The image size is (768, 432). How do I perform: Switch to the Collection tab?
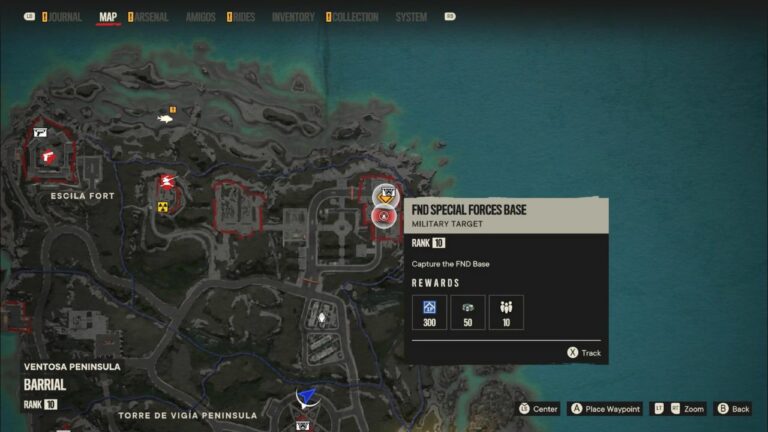[355, 17]
